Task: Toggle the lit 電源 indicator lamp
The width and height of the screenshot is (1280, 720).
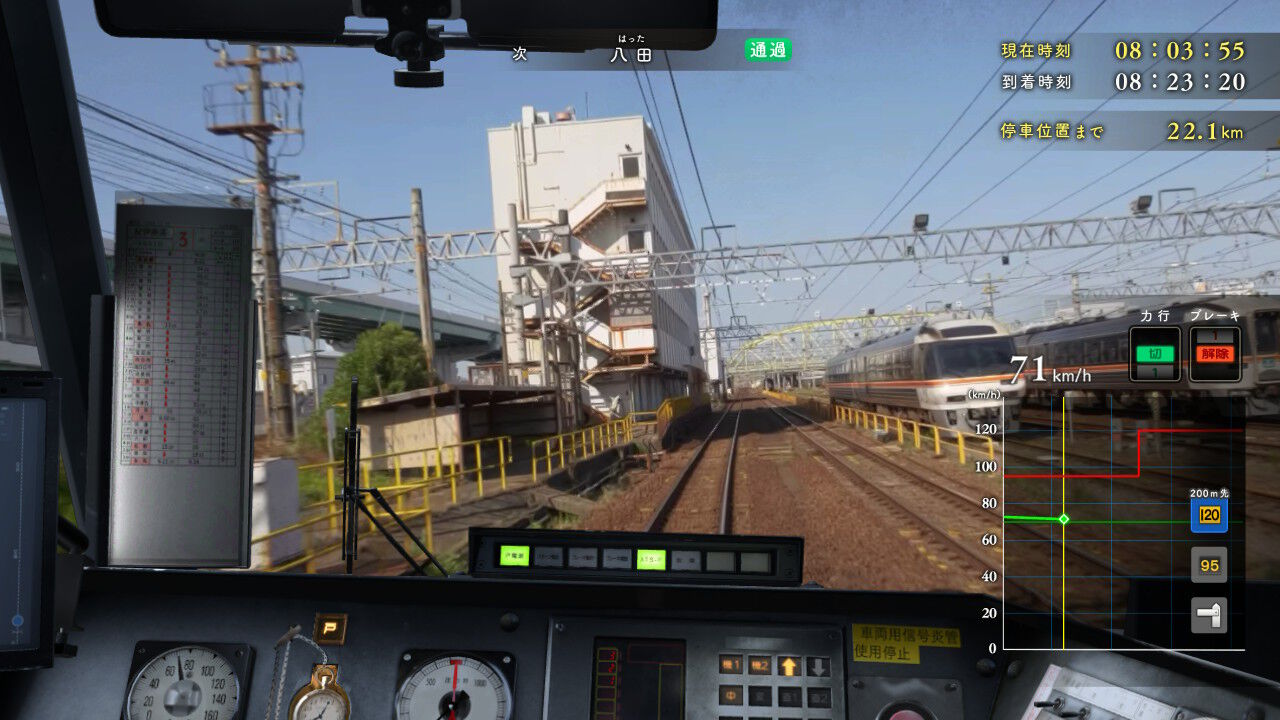Action: pos(515,558)
